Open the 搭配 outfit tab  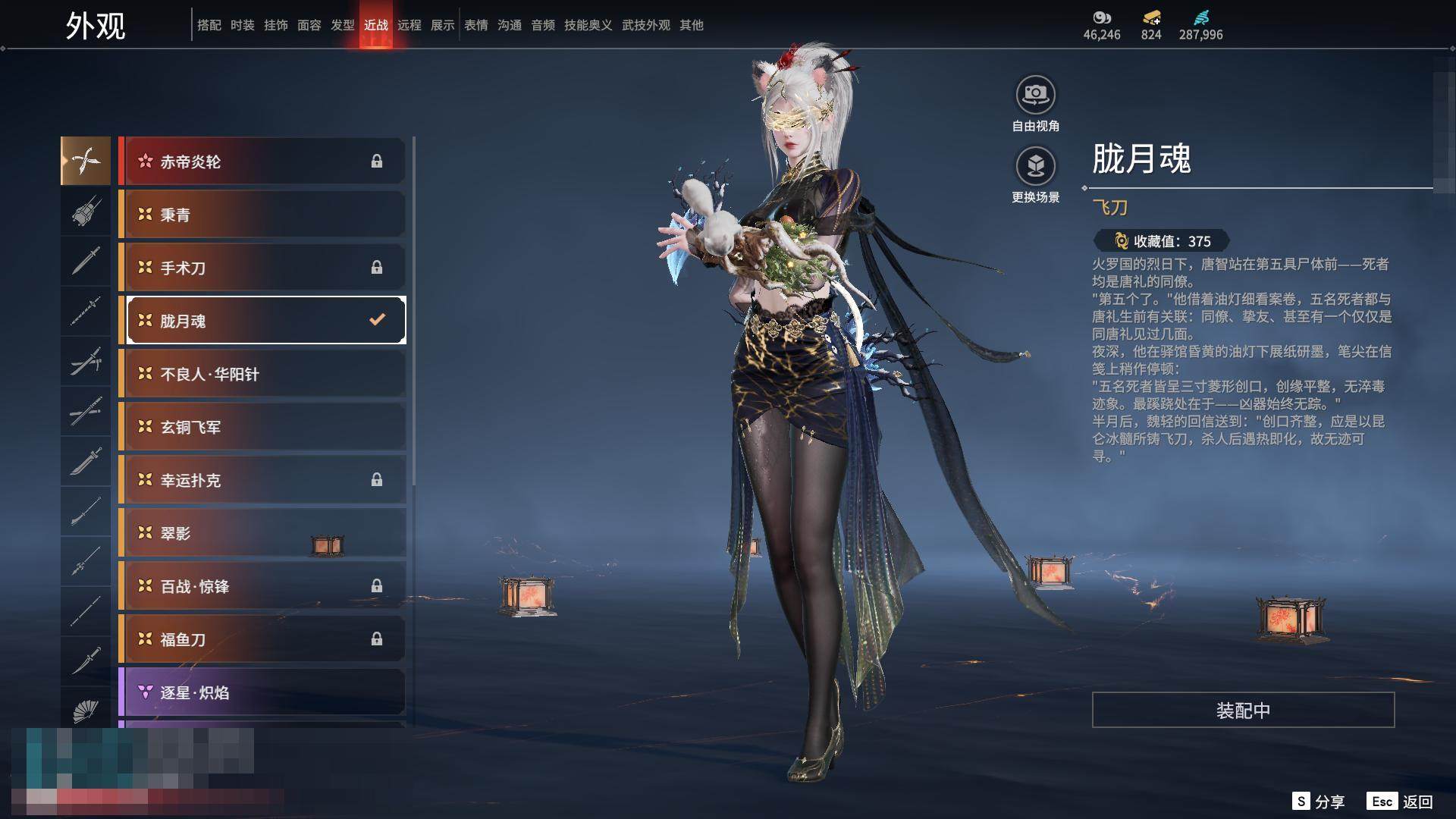coord(209,25)
